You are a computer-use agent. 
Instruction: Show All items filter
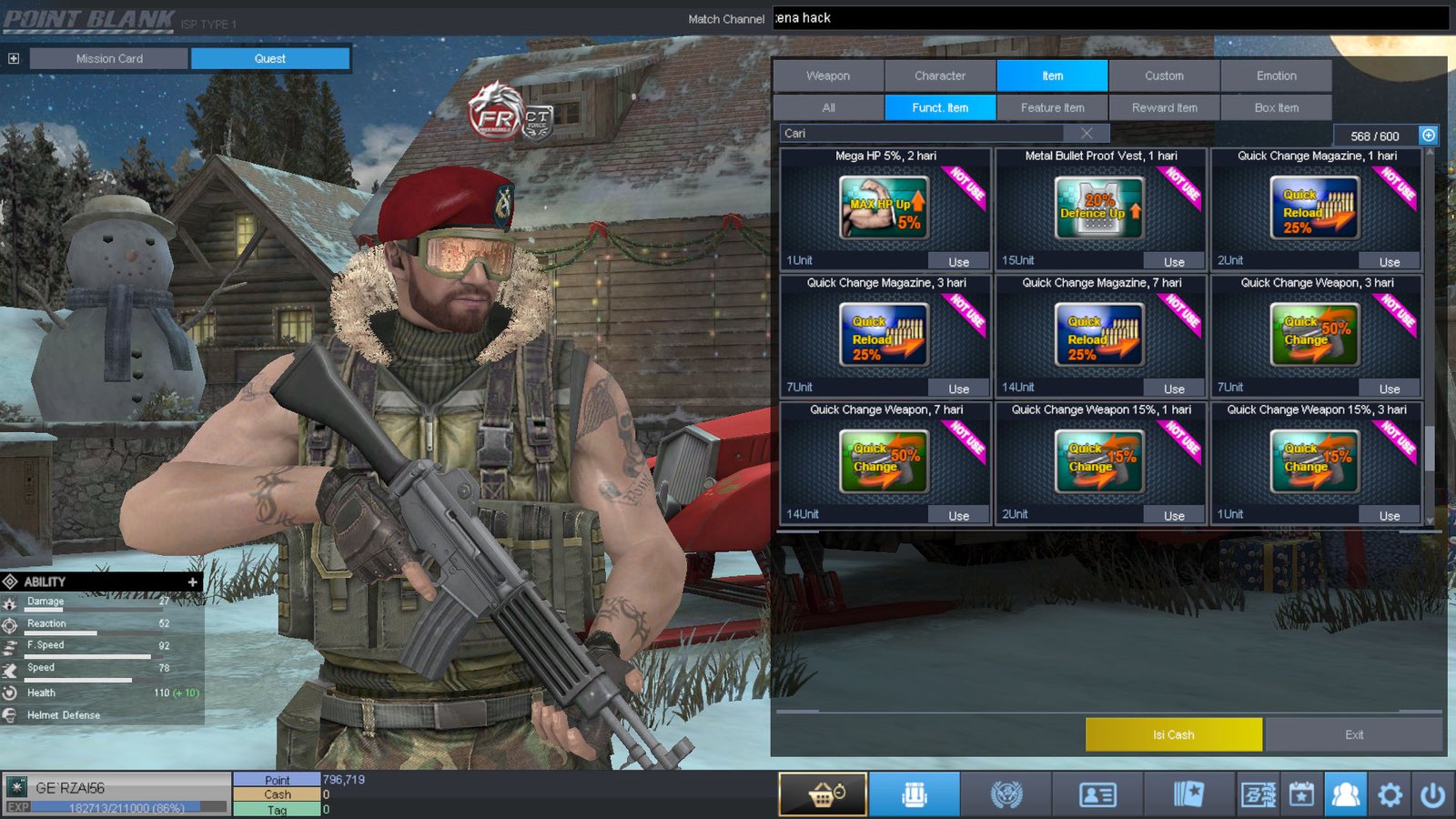(828, 107)
